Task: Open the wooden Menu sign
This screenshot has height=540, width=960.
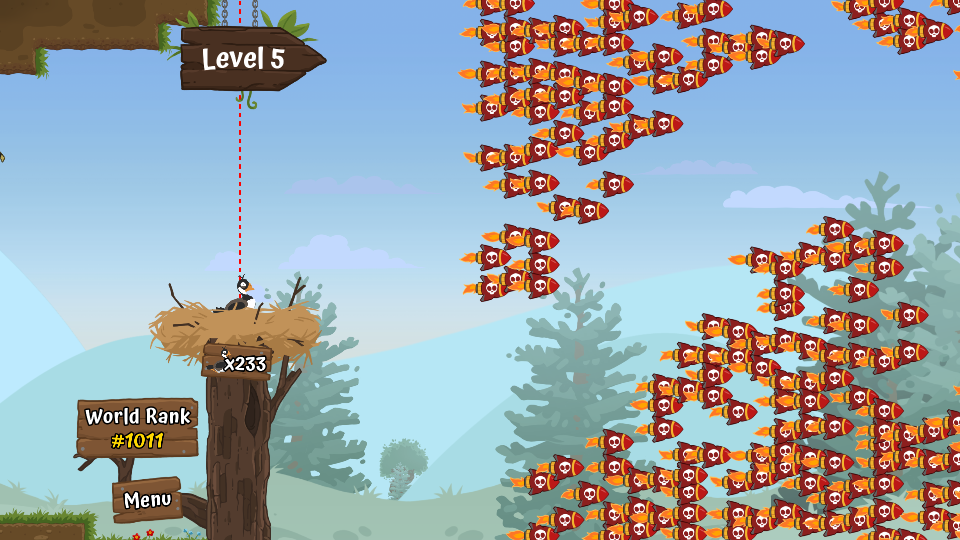Action: [147, 499]
